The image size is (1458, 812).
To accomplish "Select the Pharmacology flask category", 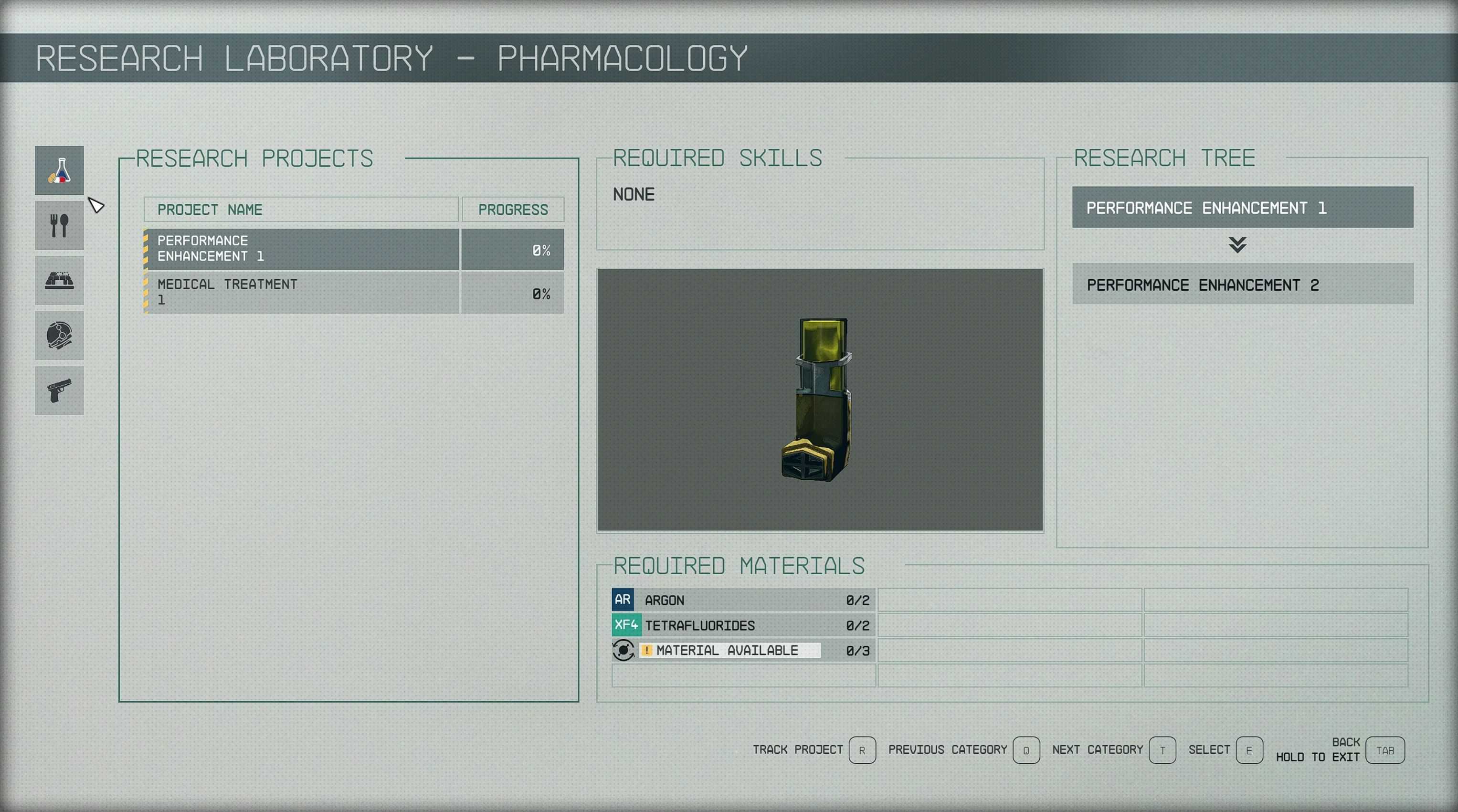I will click(59, 170).
